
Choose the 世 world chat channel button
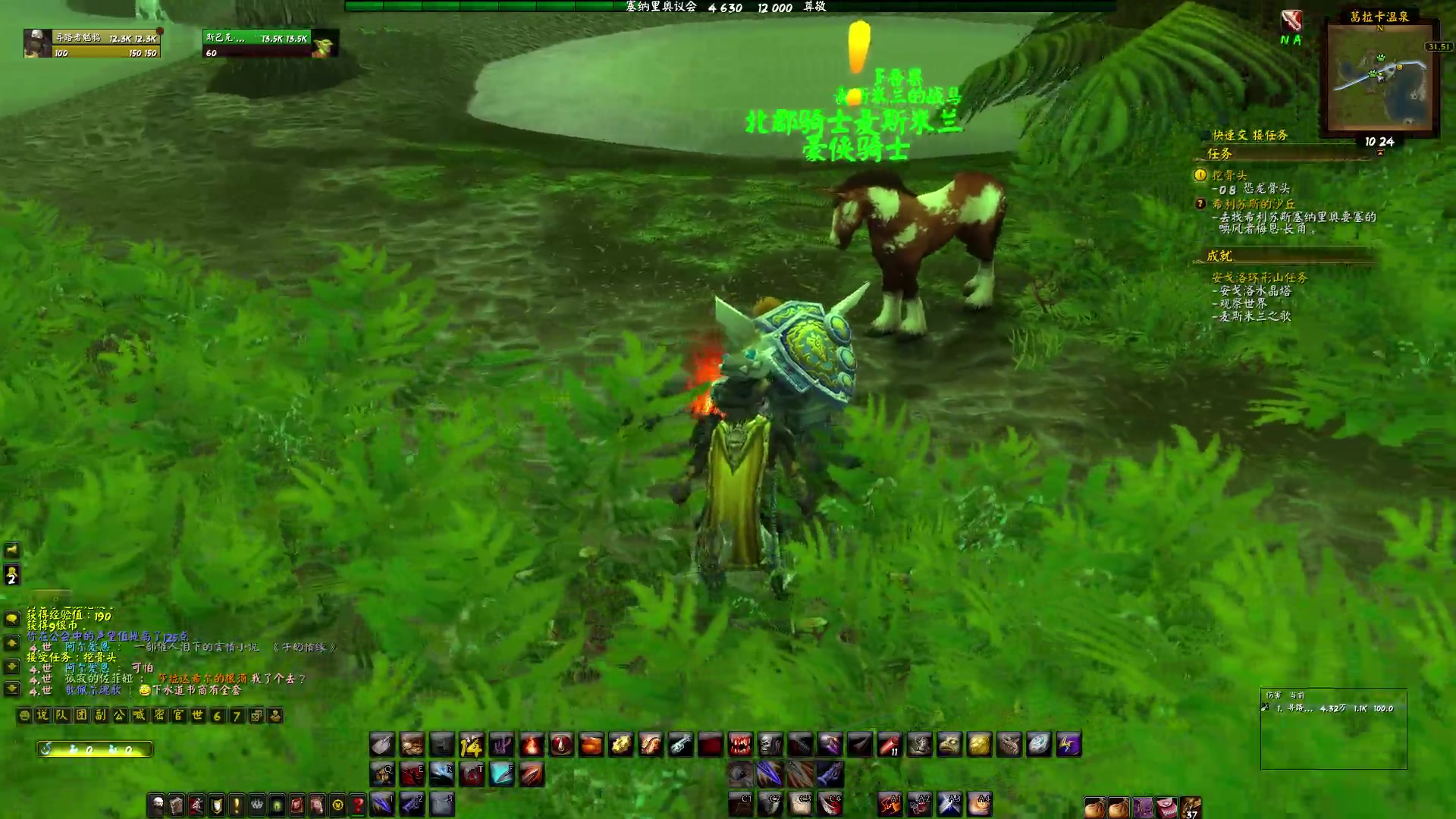198,715
